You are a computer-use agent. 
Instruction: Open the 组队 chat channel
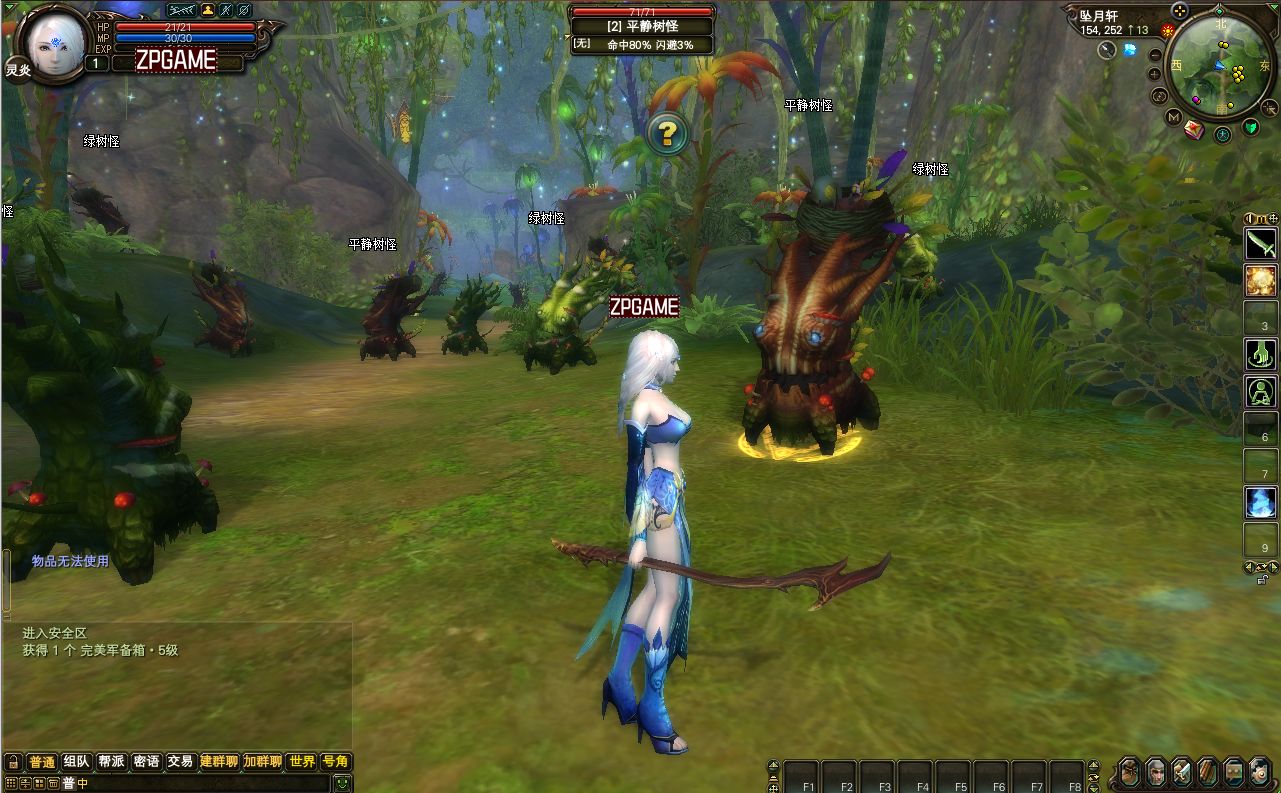[x=77, y=762]
